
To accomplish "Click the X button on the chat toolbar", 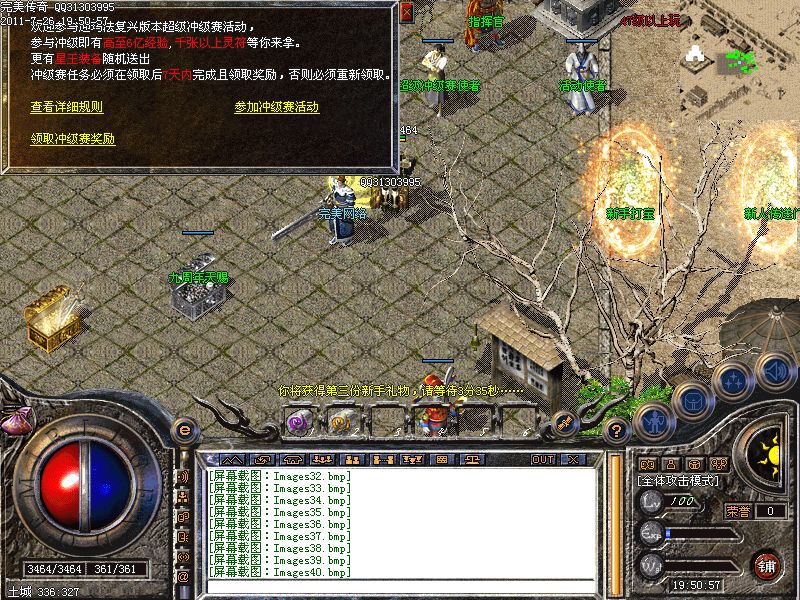I will (573, 459).
